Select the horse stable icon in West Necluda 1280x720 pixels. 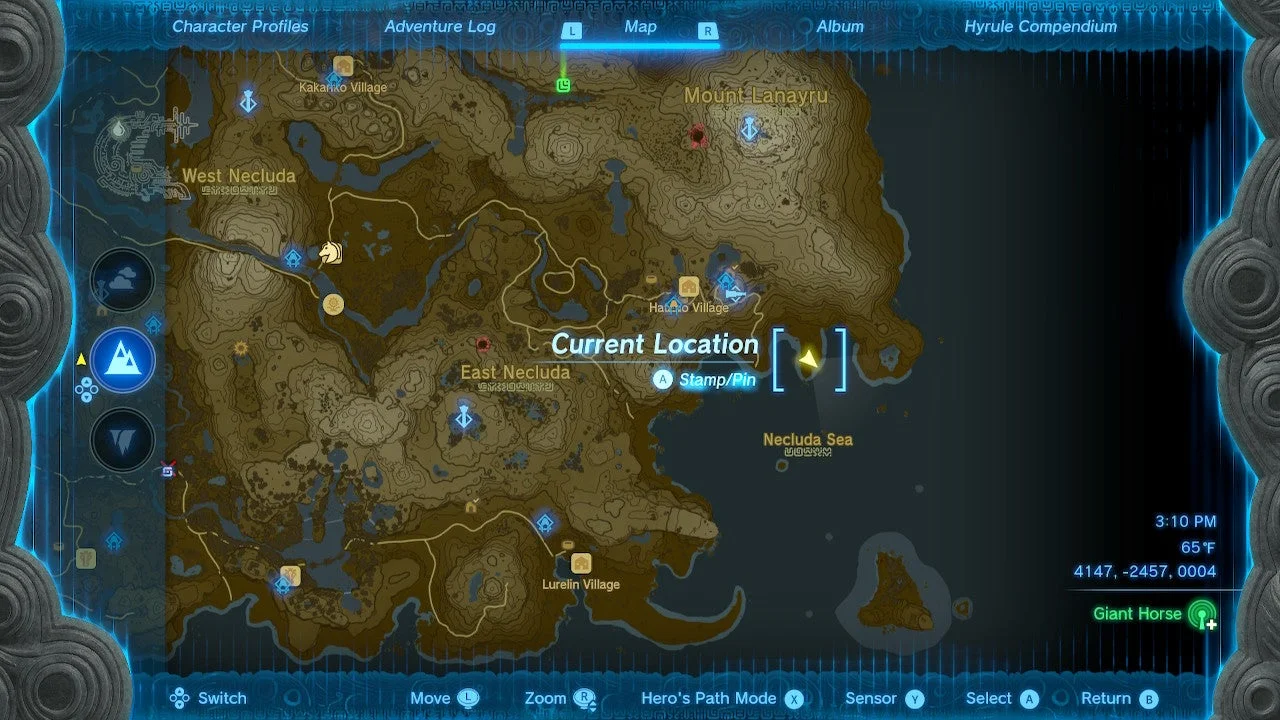[x=330, y=254]
